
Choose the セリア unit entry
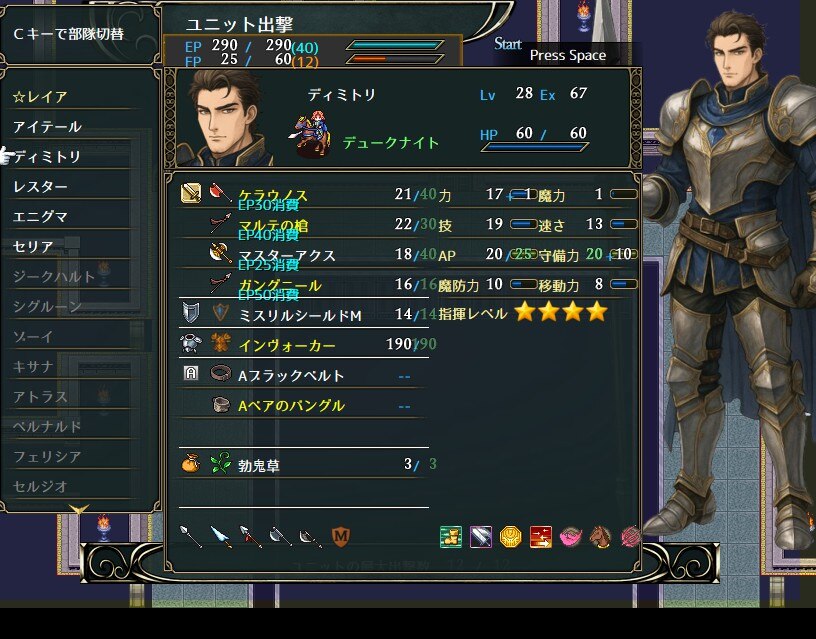click(x=34, y=246)
